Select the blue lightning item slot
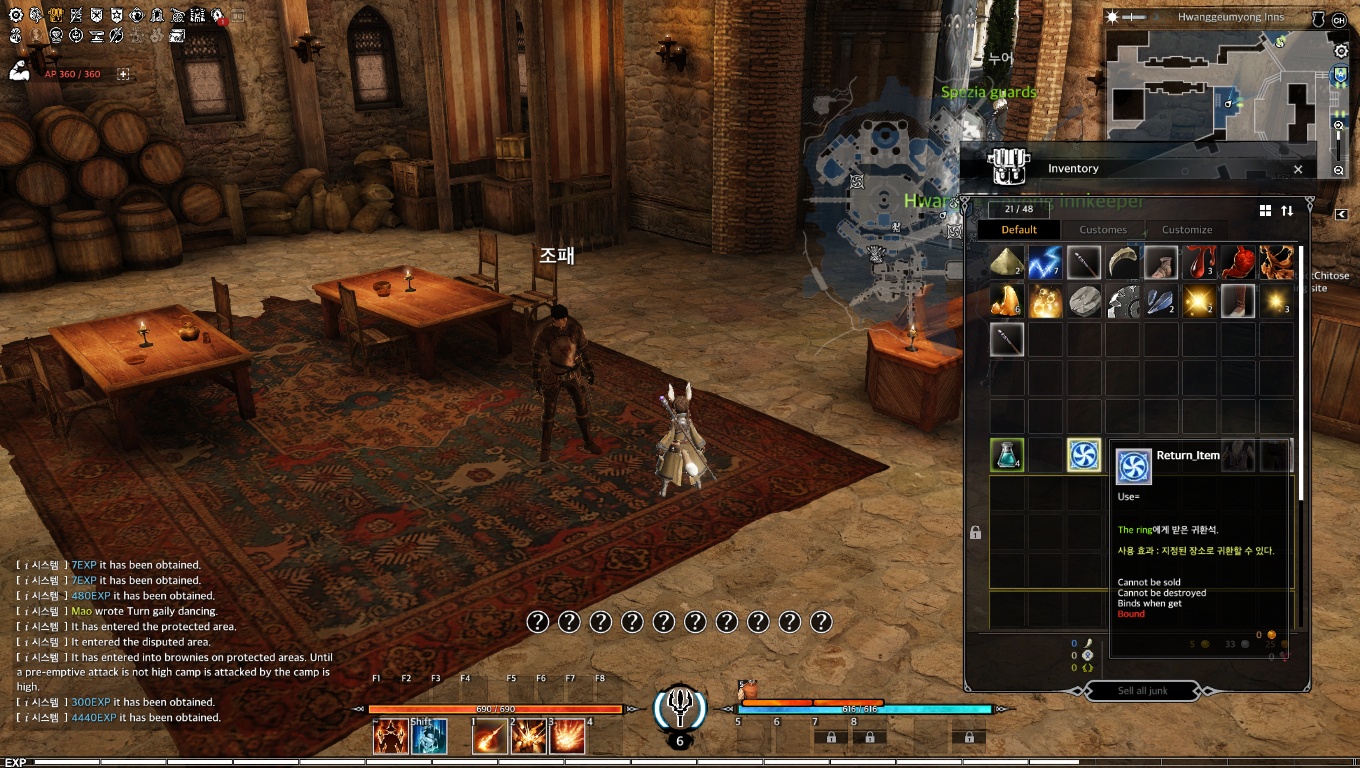The image size is (1360, 768). pos(1045,263)
